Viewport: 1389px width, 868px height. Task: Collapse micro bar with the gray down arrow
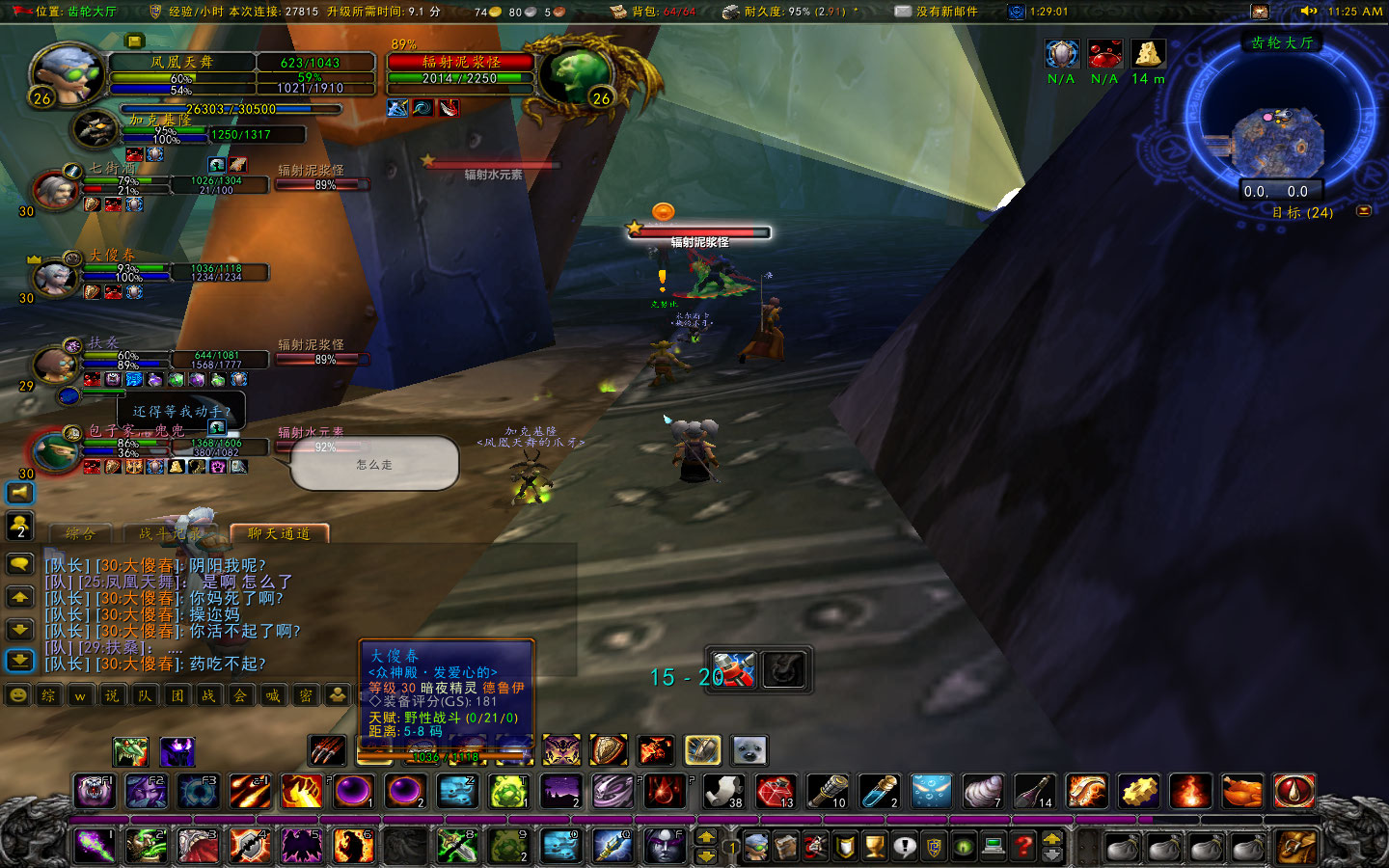click(1054, 853)
